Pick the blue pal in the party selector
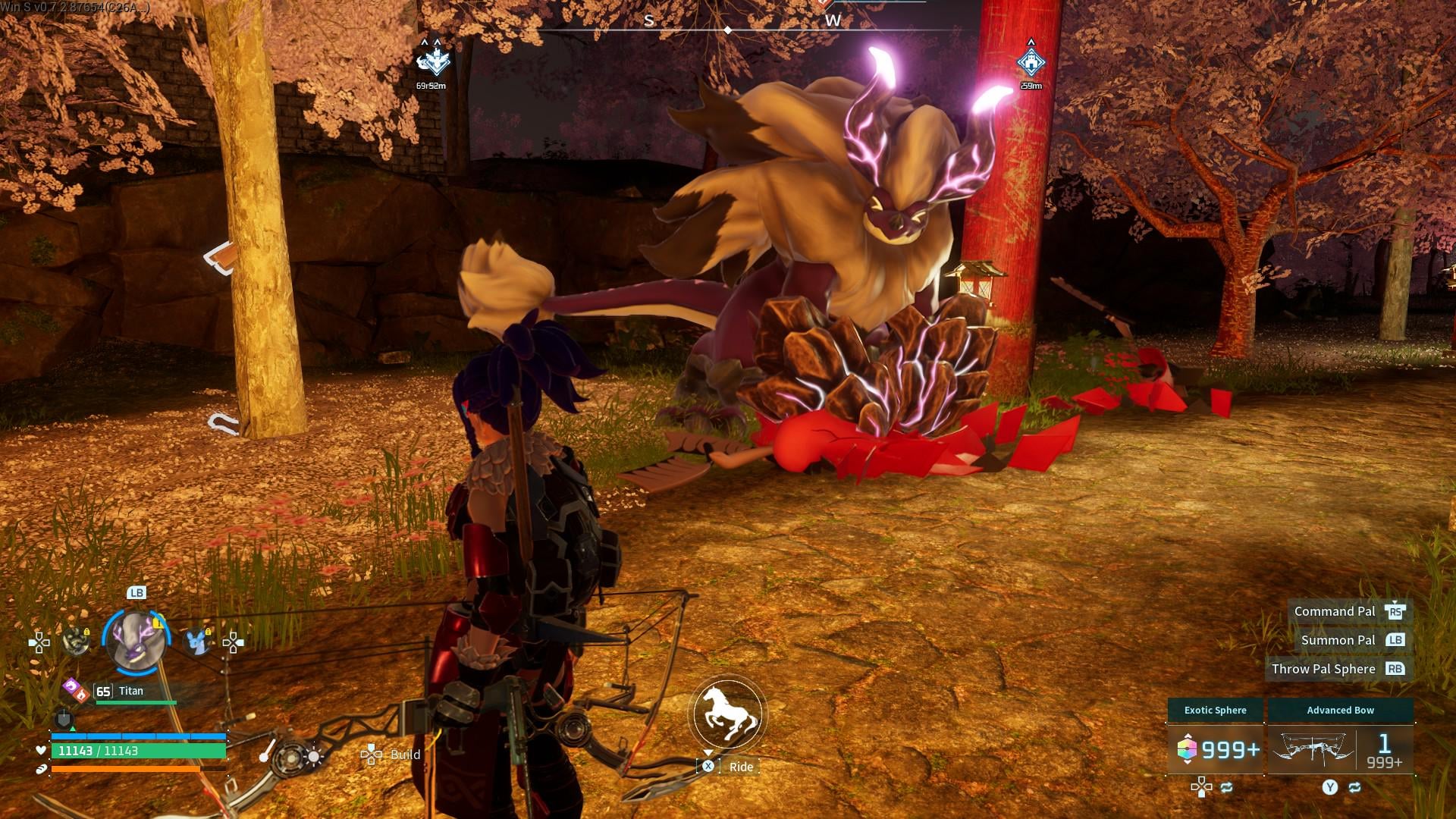 click(198, 642)
